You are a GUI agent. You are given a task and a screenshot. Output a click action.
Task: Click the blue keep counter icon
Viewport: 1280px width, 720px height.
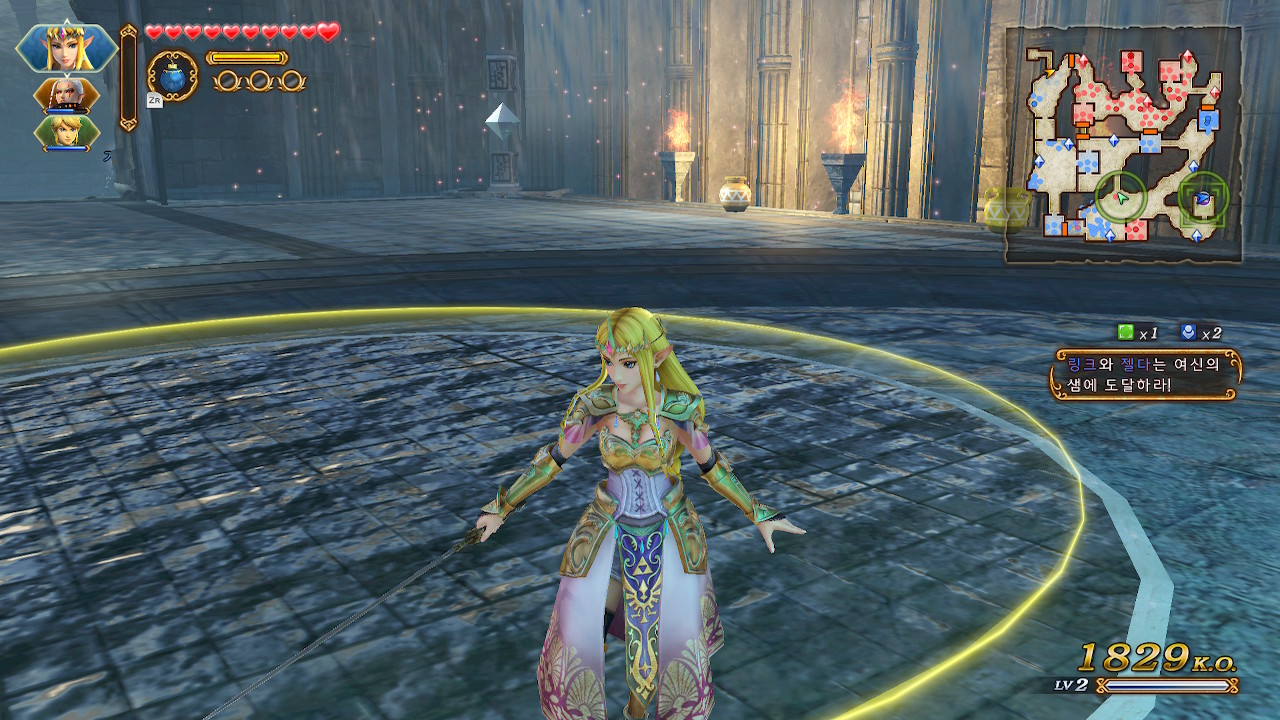[1187, 333]
